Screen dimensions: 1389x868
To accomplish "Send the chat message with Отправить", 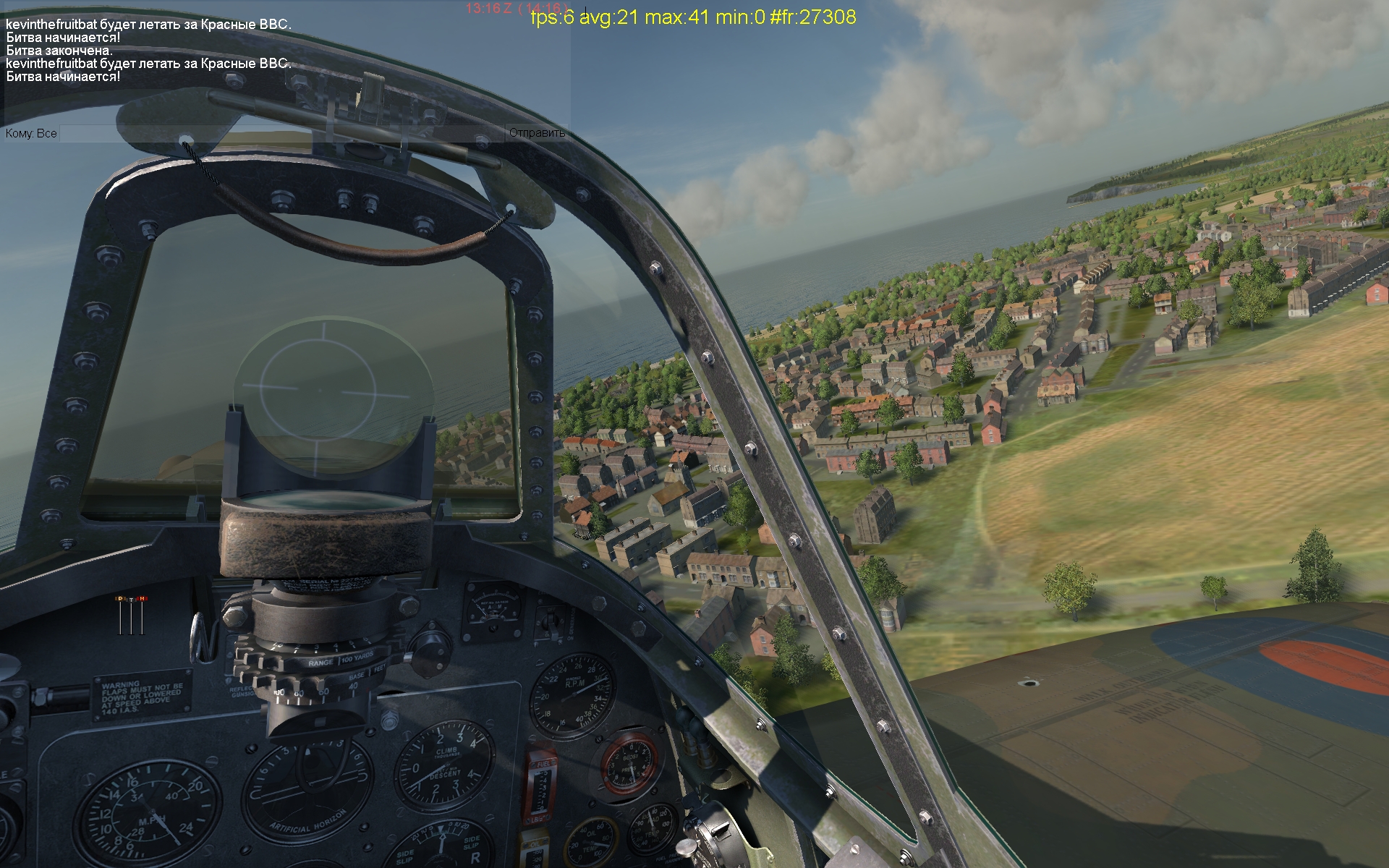I will point(537,133).
